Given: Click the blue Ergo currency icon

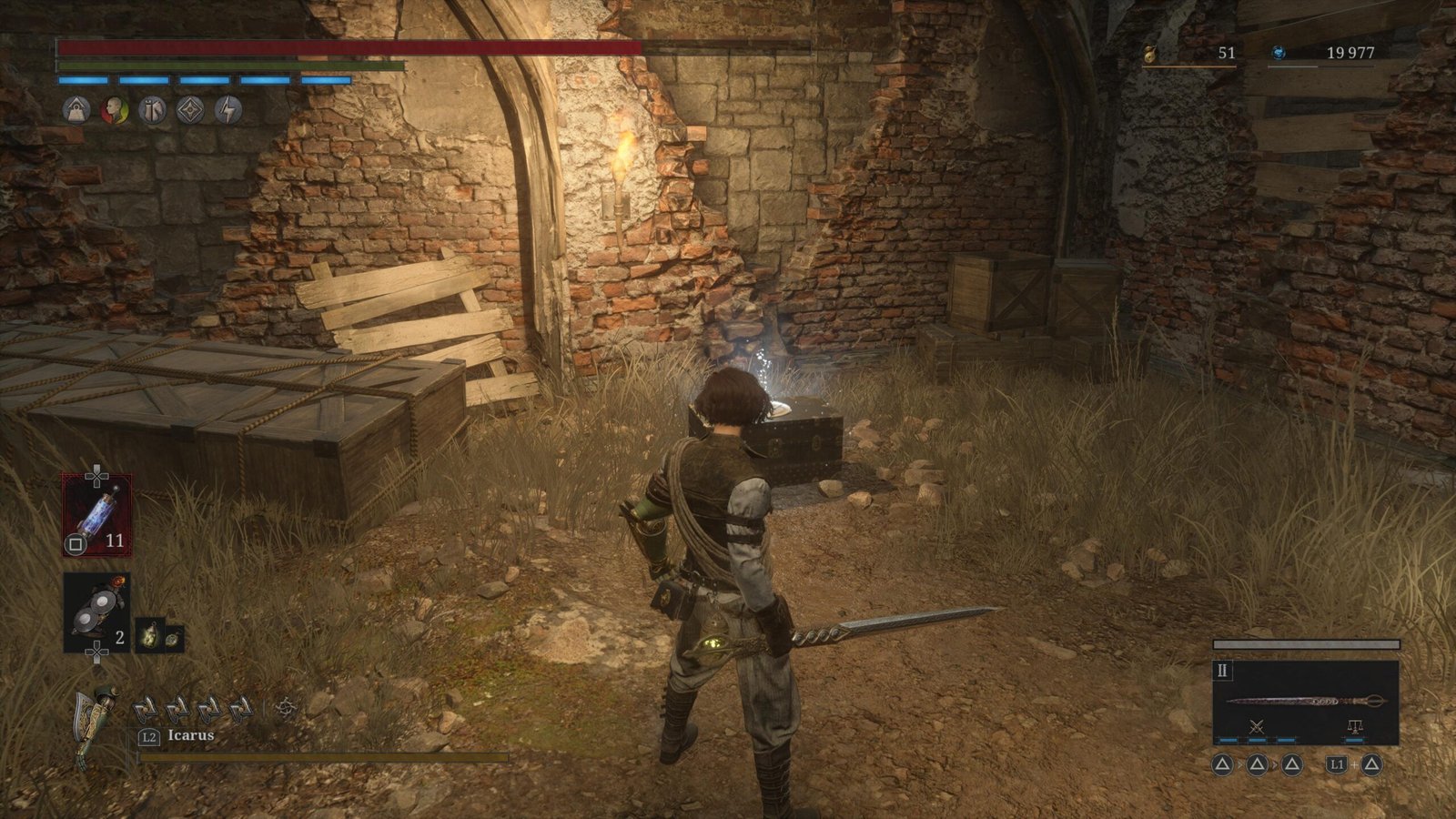Looking at the screenshot, I should 1279,54.
